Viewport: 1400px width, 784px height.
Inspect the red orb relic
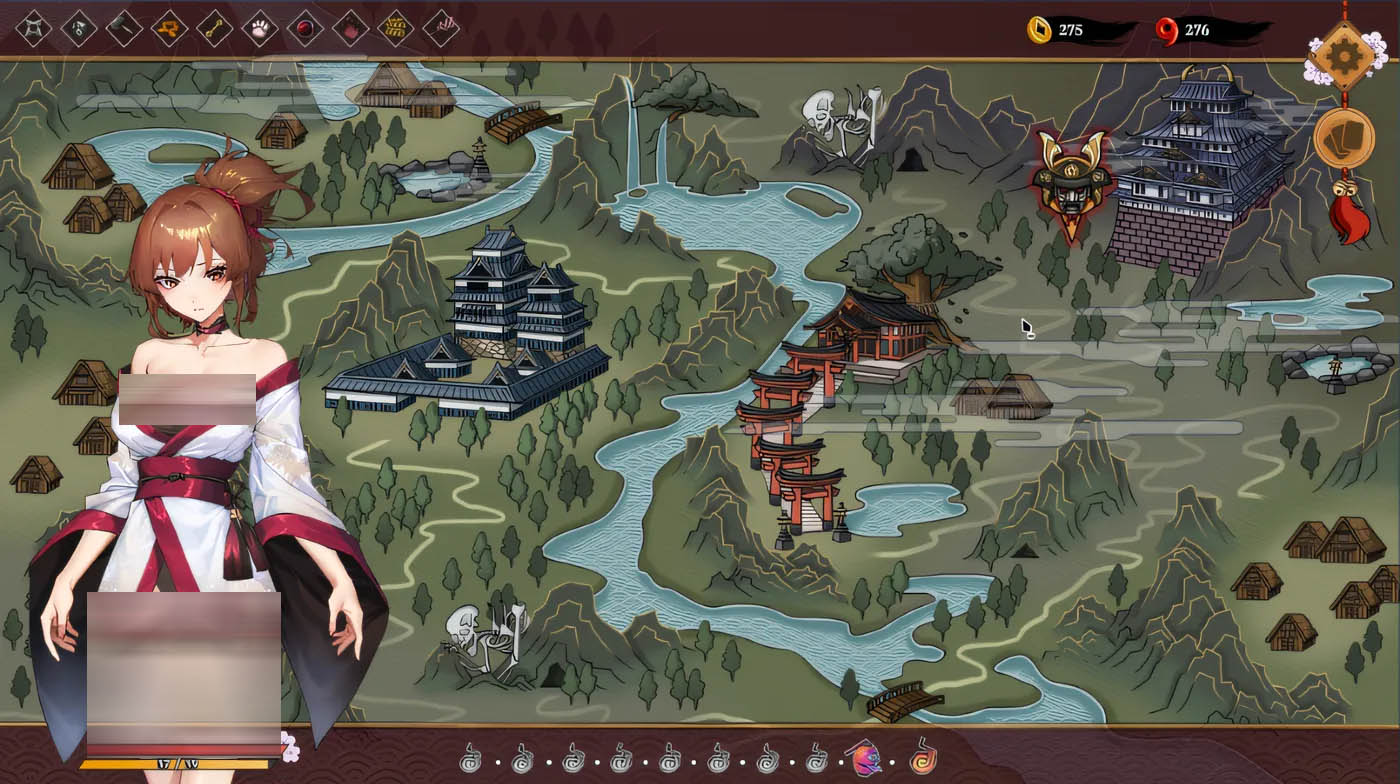(x=305, y=28)
